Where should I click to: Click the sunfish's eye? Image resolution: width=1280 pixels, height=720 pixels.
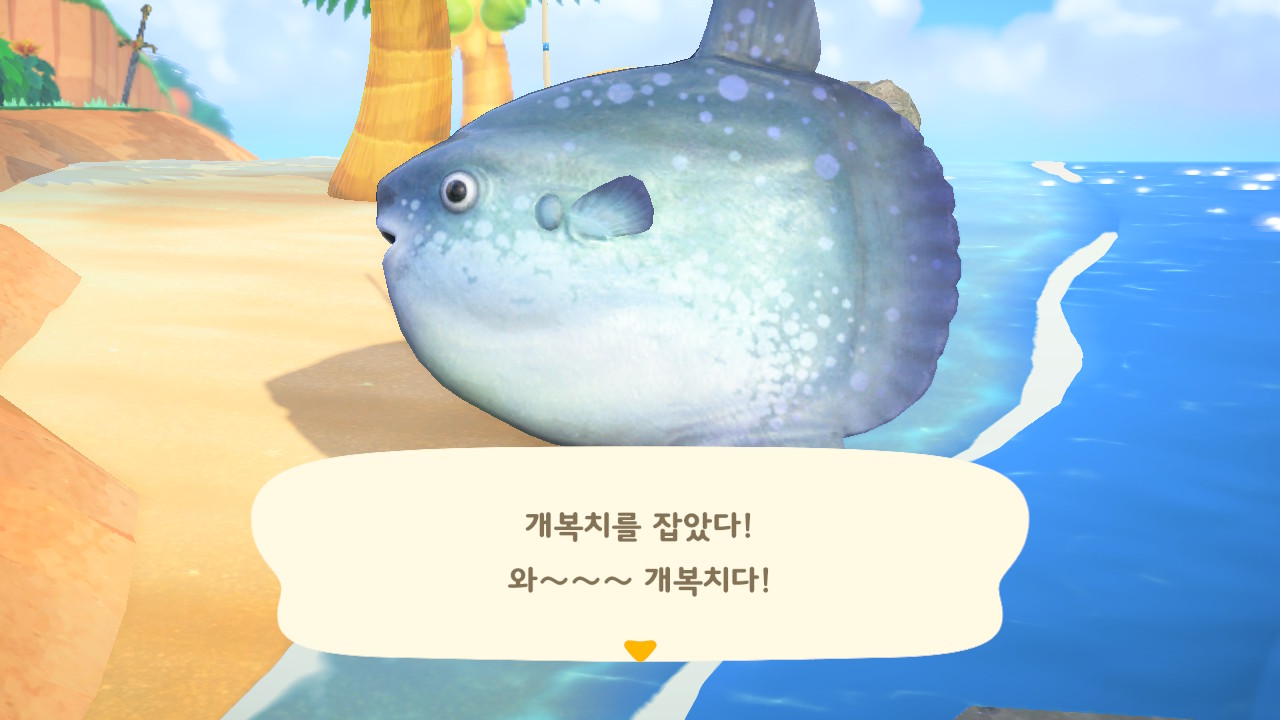(x=459, y=192)
